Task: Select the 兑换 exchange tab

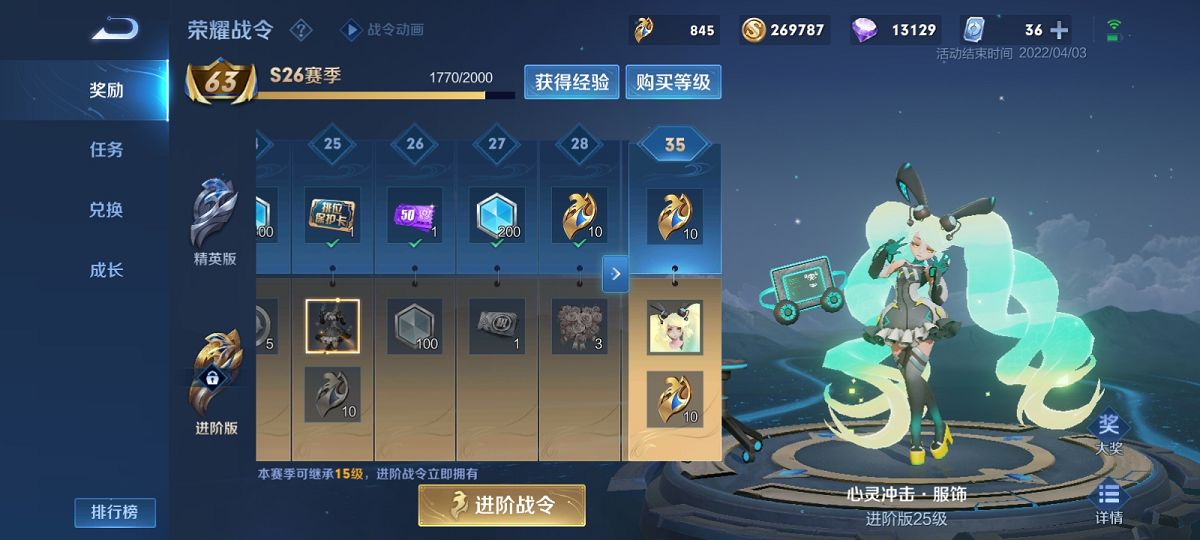Action: [107, 210]
